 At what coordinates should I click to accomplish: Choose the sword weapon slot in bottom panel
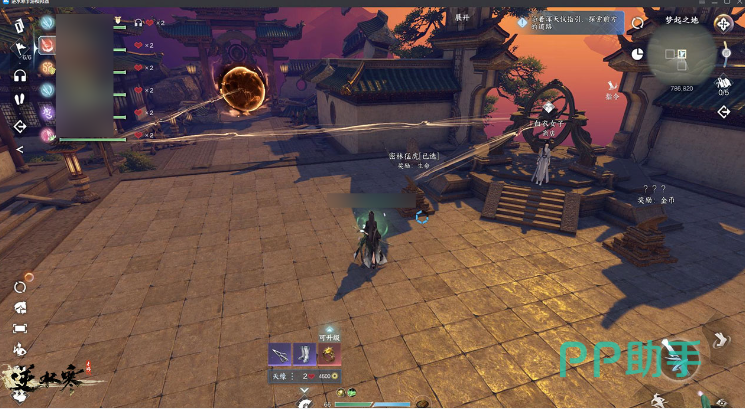pos(281,354)
